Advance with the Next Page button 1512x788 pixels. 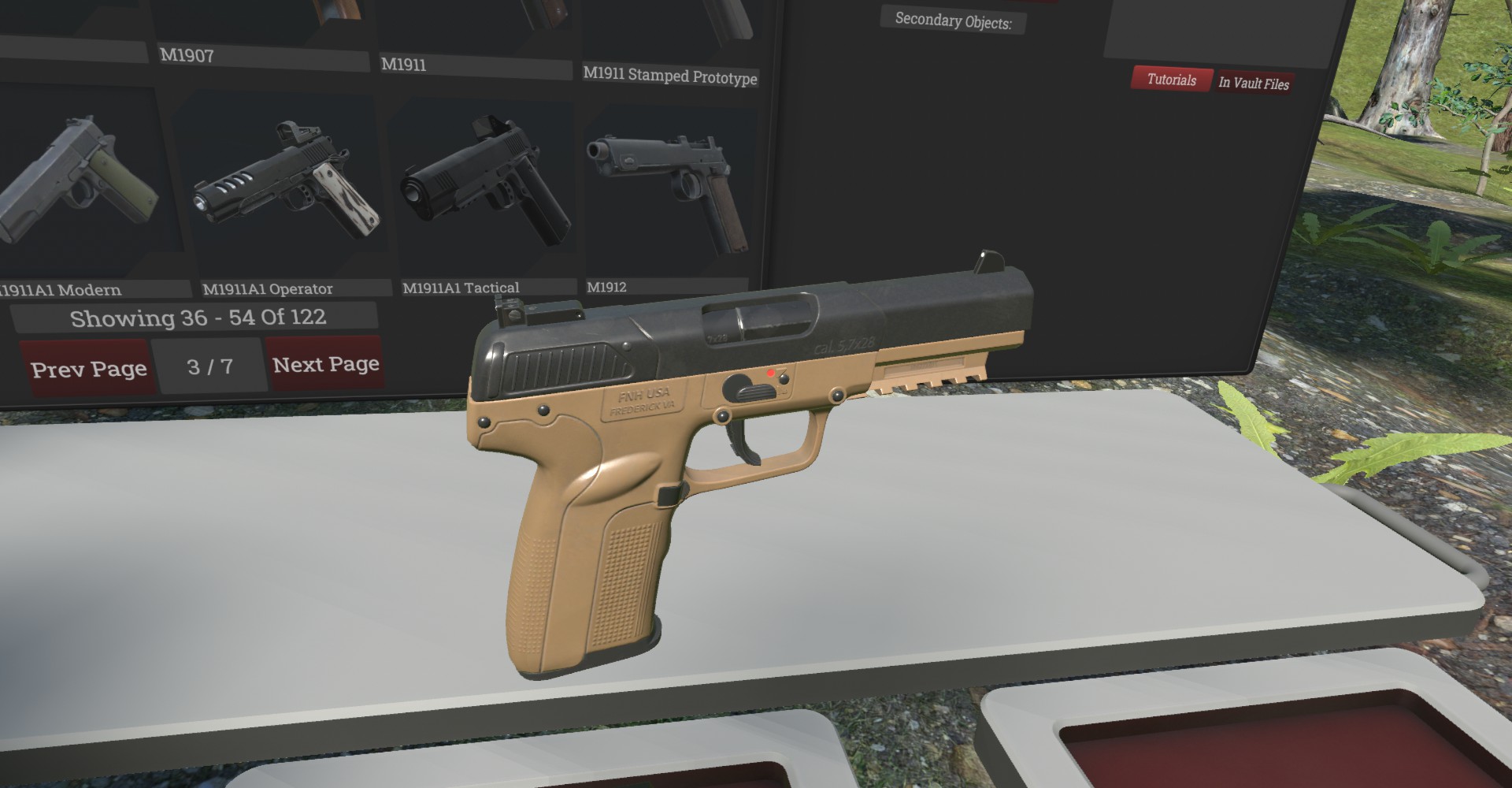(325, 364)
